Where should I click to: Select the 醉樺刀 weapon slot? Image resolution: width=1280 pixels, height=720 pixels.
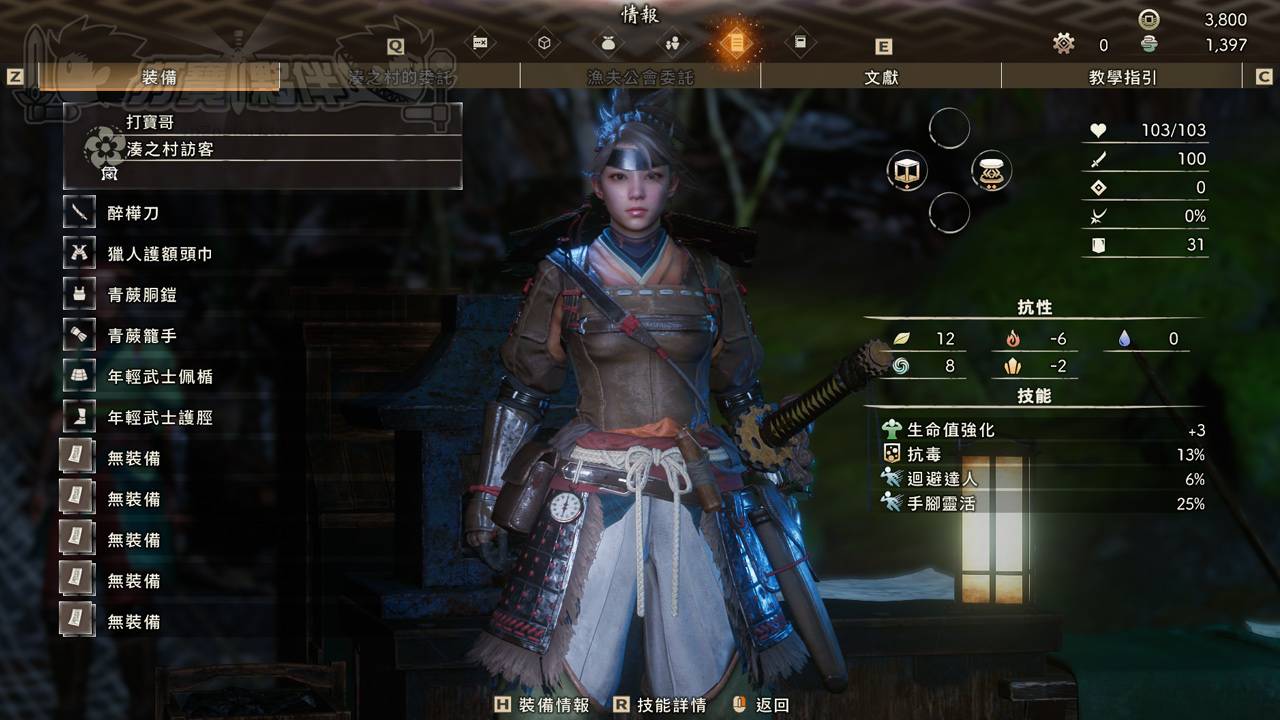pos(132,213)
